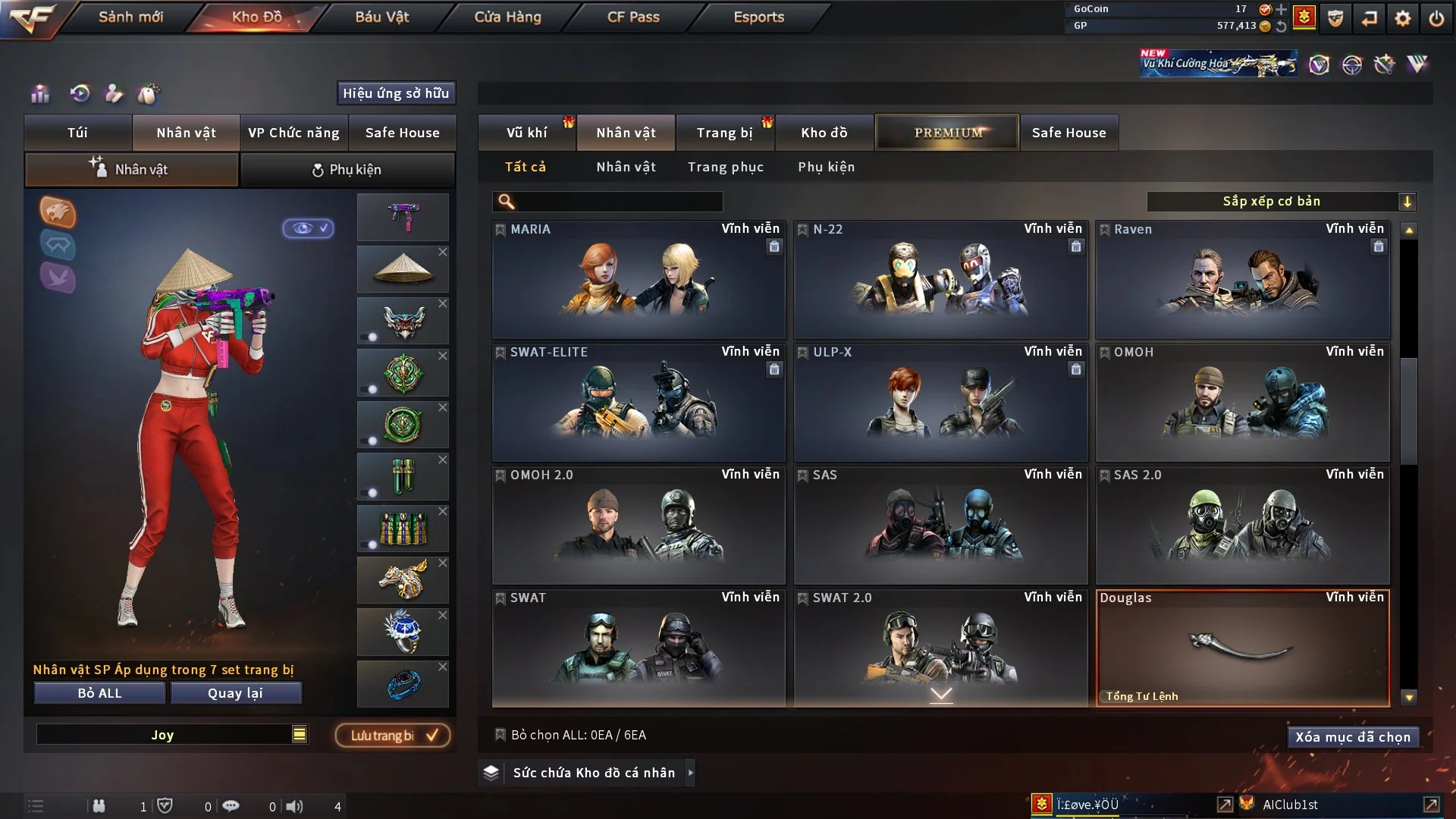Click the return channel arrow icon
The image size is (1456, 819).
tap(1370, 19)
